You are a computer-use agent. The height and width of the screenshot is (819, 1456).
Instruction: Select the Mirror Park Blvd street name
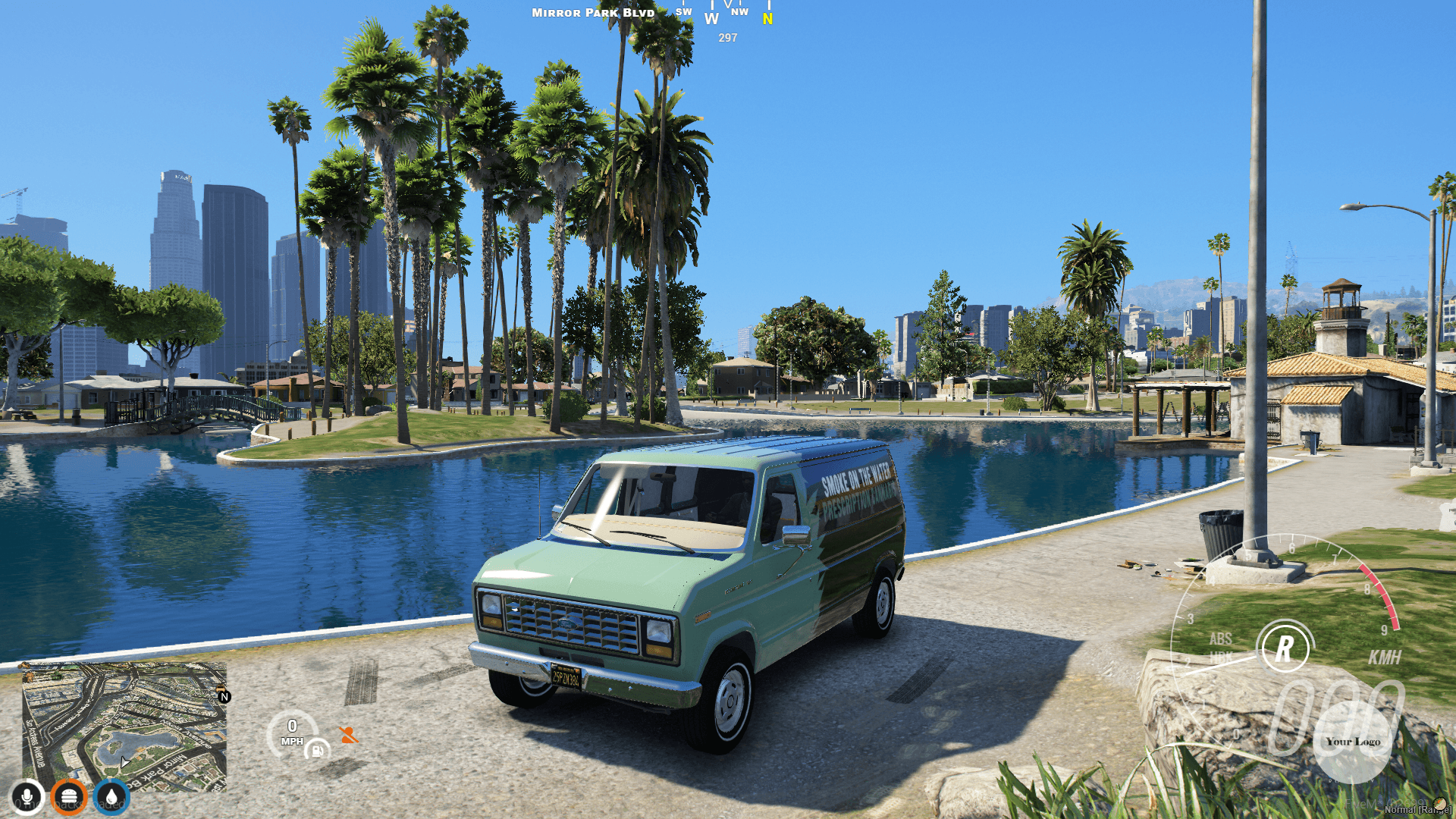point(593,12)
